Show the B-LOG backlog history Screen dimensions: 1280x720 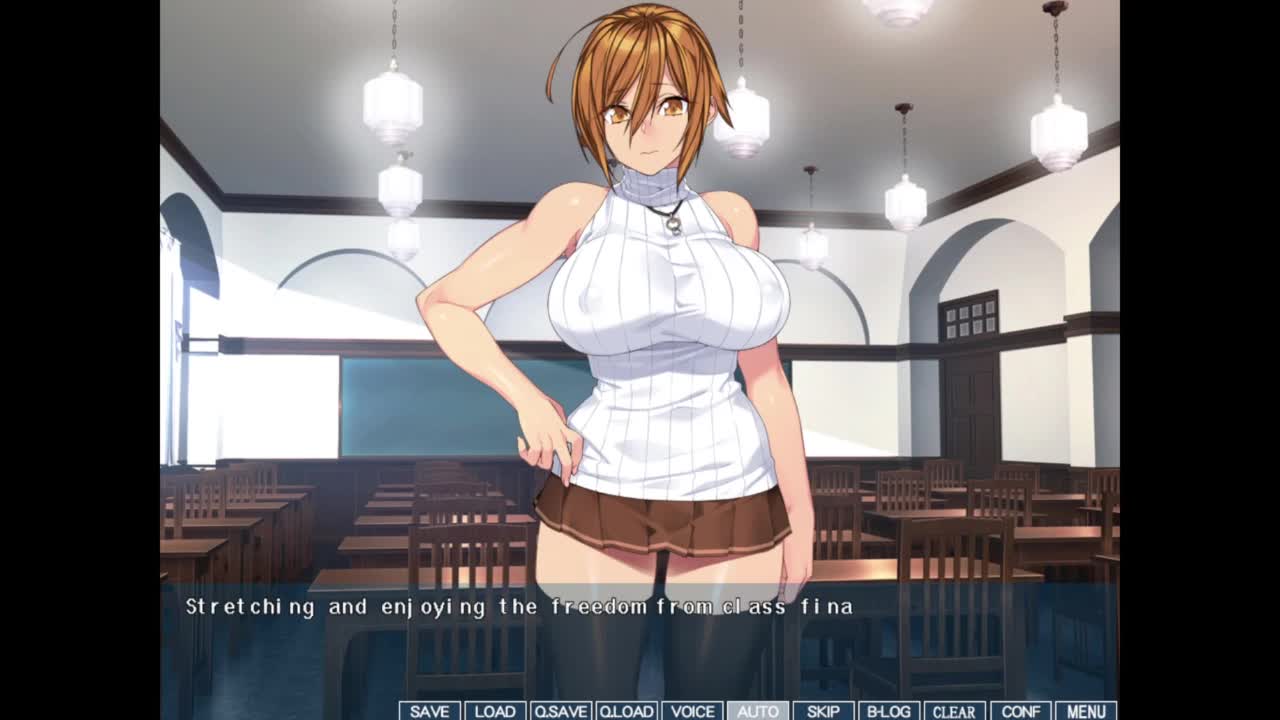point(888,711)
